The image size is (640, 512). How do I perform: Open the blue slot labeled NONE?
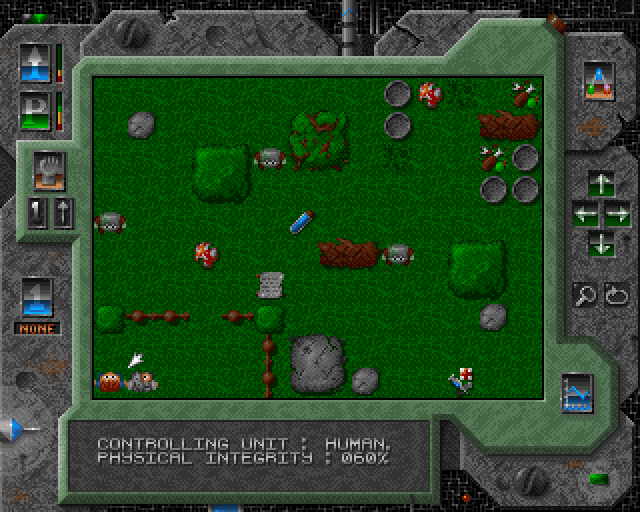(x=36, y=297)
